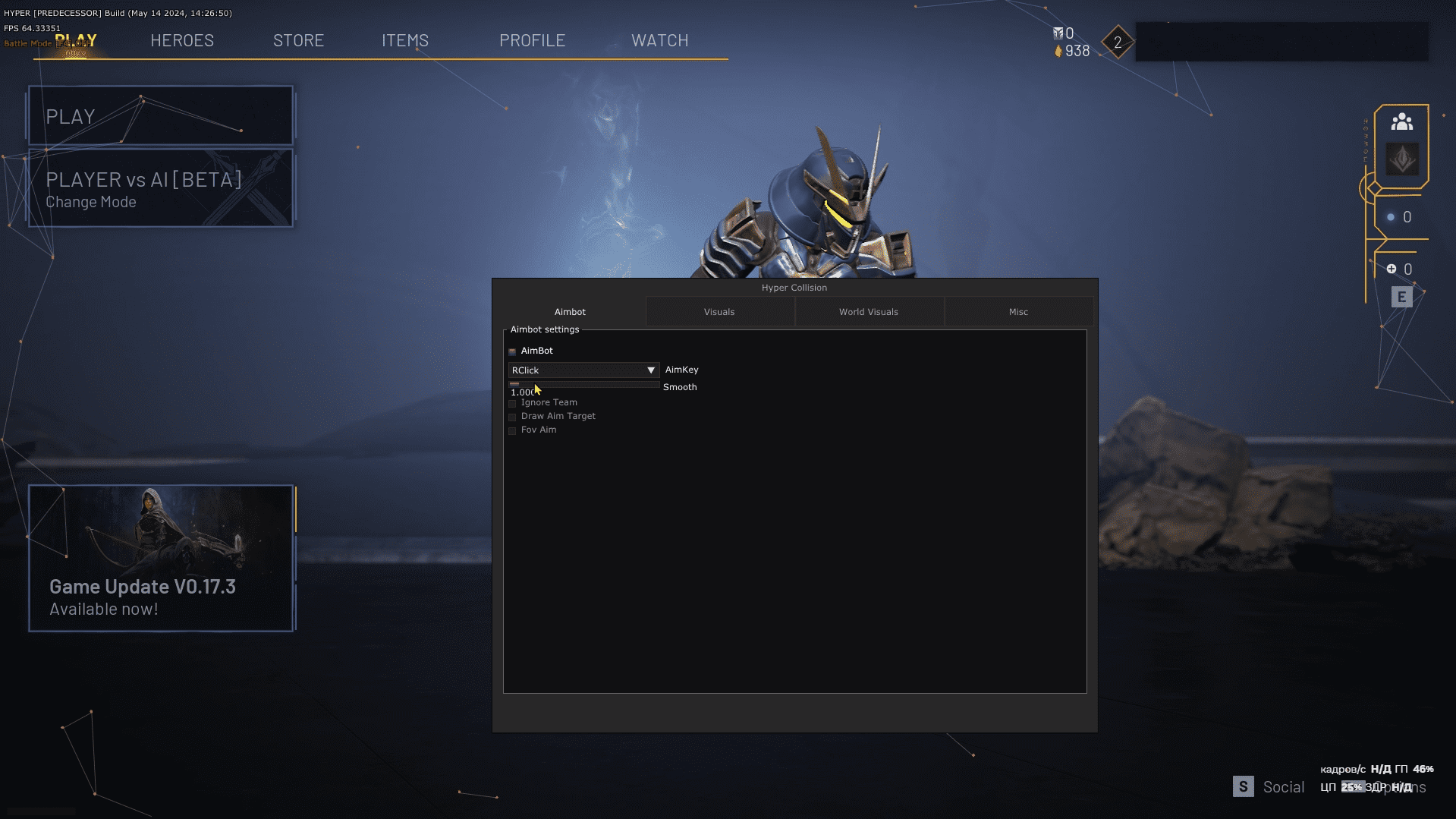The width and height of the screenshot is (1456, 819).
Task: Switch to the Visuals tab
Action: [x=719, y=312]
